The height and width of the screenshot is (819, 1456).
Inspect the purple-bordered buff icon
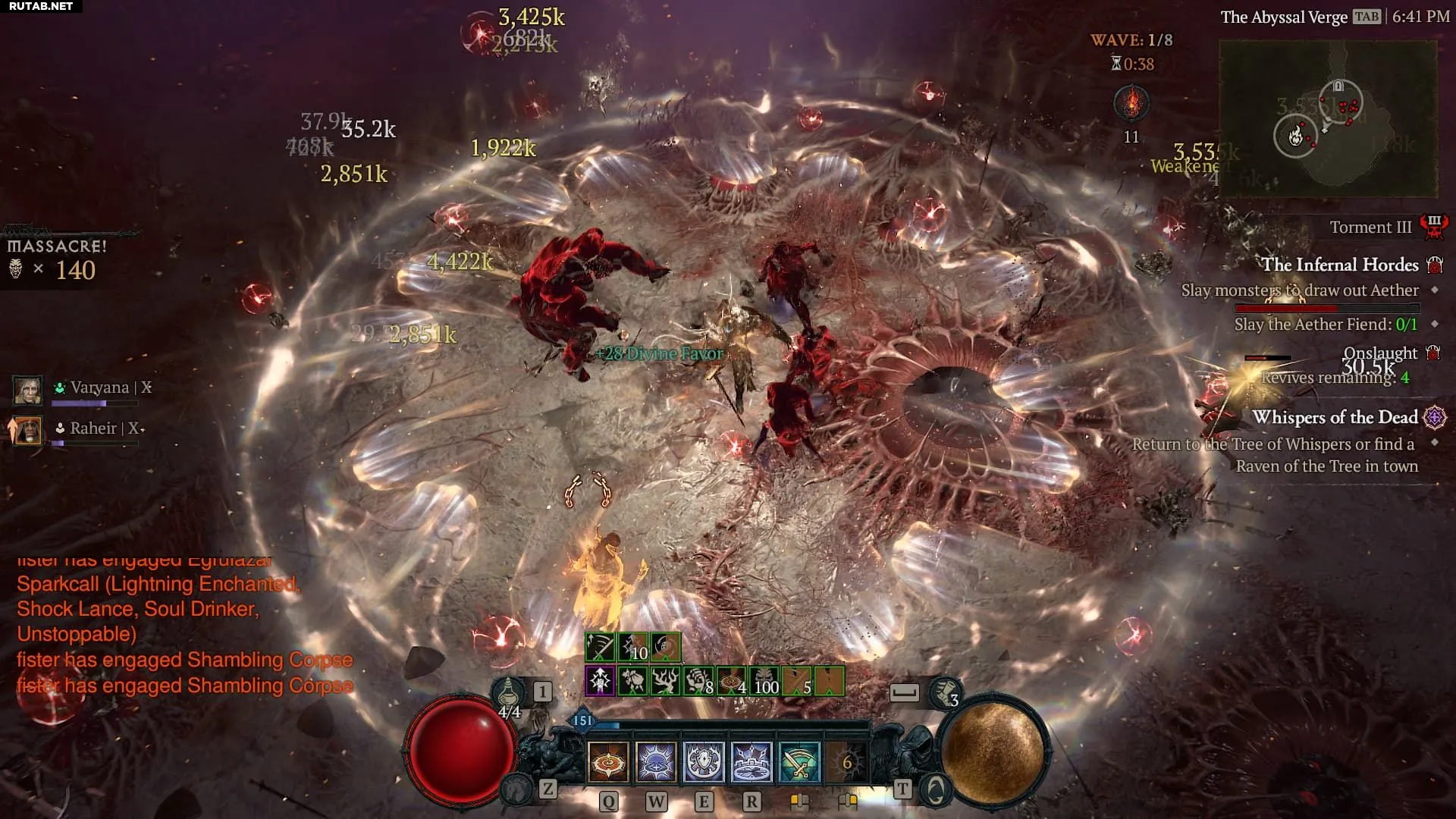tap(600, 681)
